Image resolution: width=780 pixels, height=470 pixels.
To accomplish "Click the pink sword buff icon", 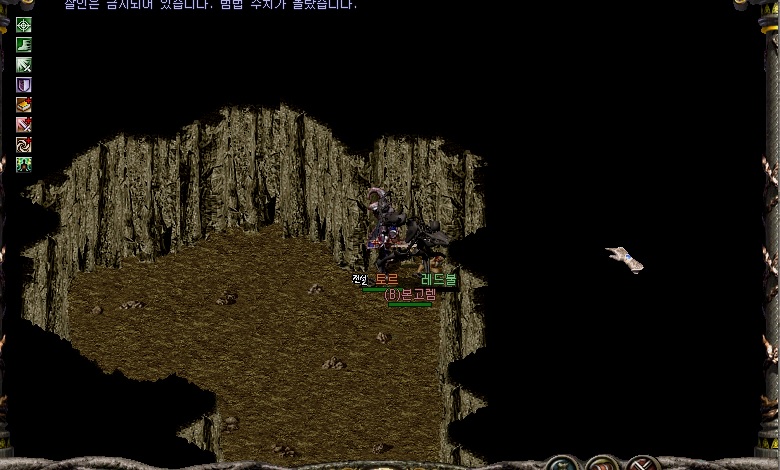I will (23, 125).
